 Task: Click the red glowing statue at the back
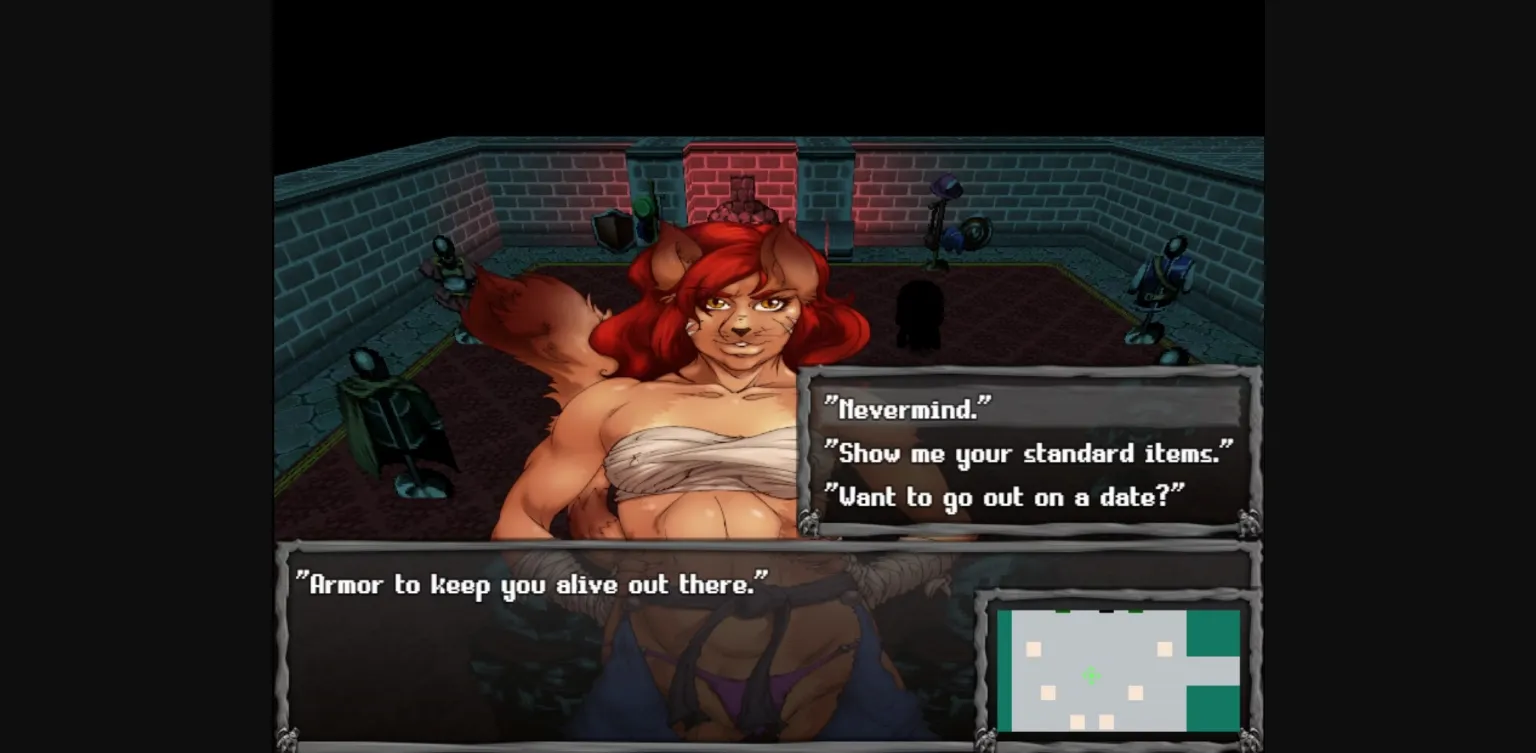(742, 195)
